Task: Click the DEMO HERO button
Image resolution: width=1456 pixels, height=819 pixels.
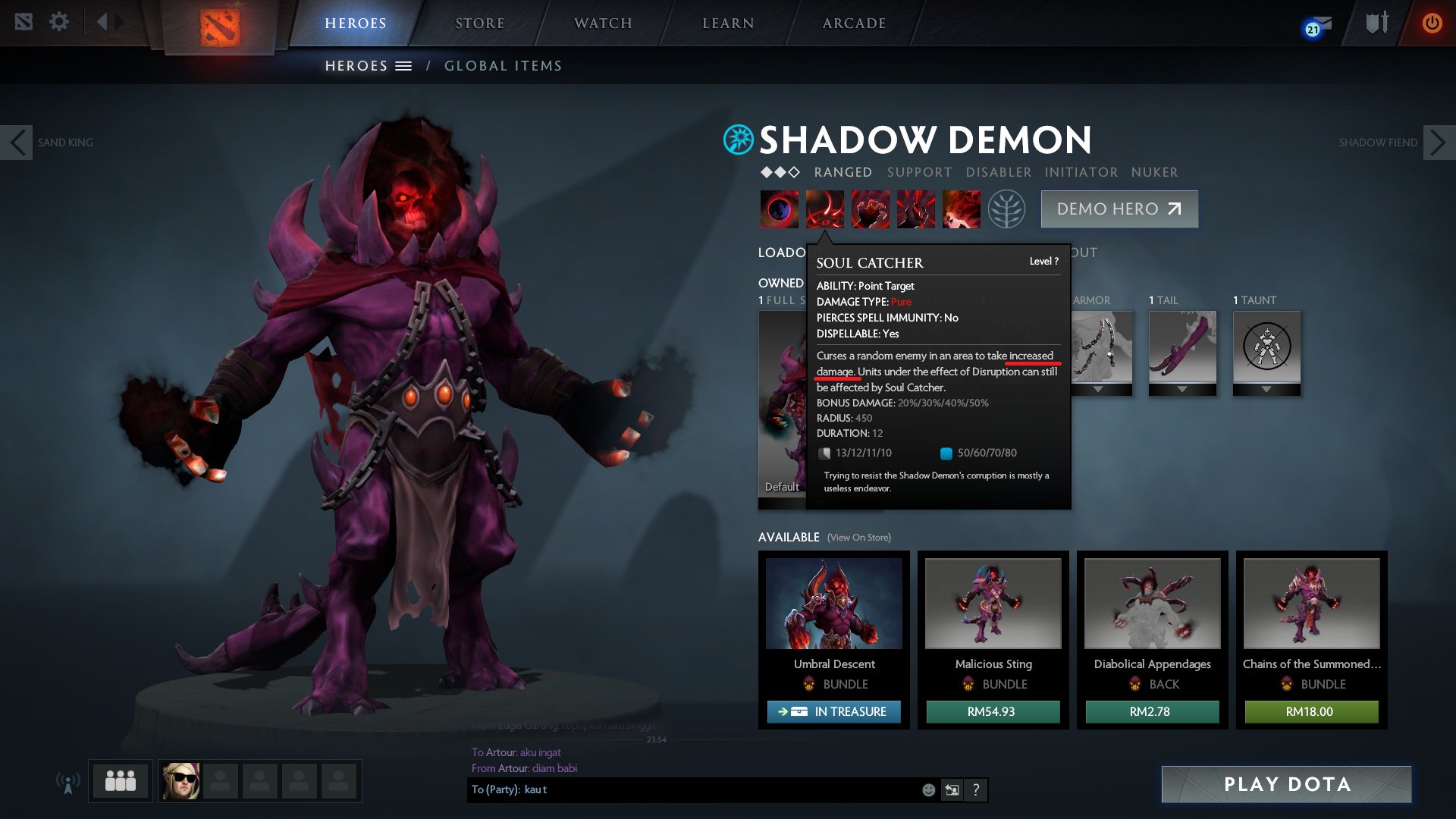Action: point(1119,209)
